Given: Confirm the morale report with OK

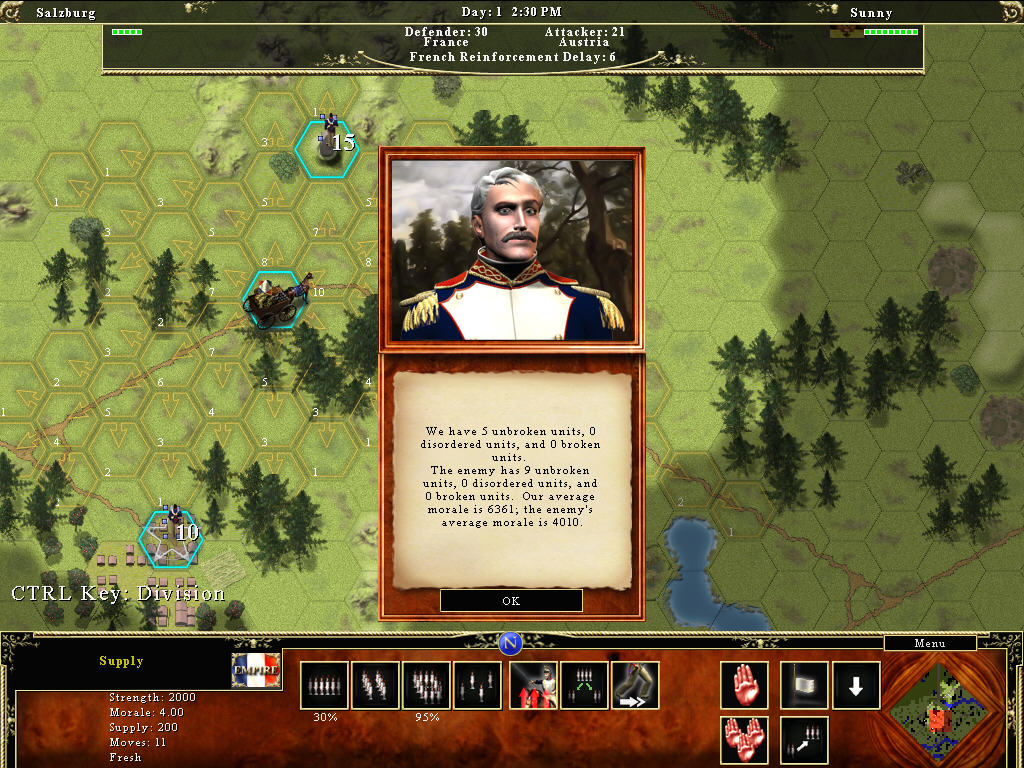Looking at the screenshot, I should coord(511,601).
